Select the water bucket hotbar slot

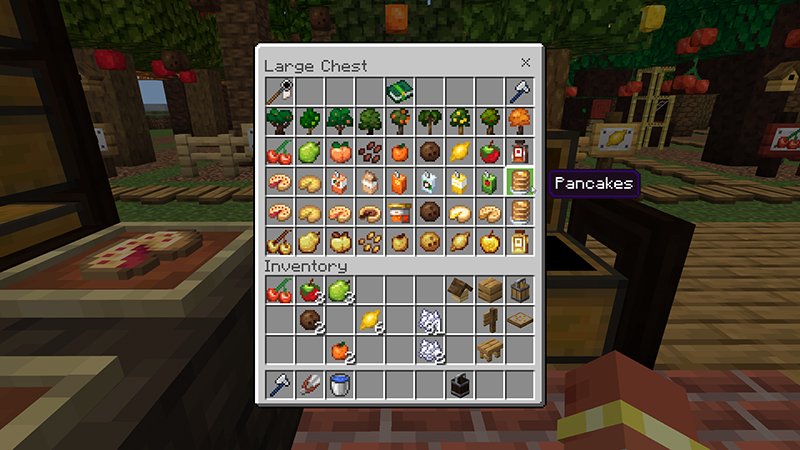340,385
